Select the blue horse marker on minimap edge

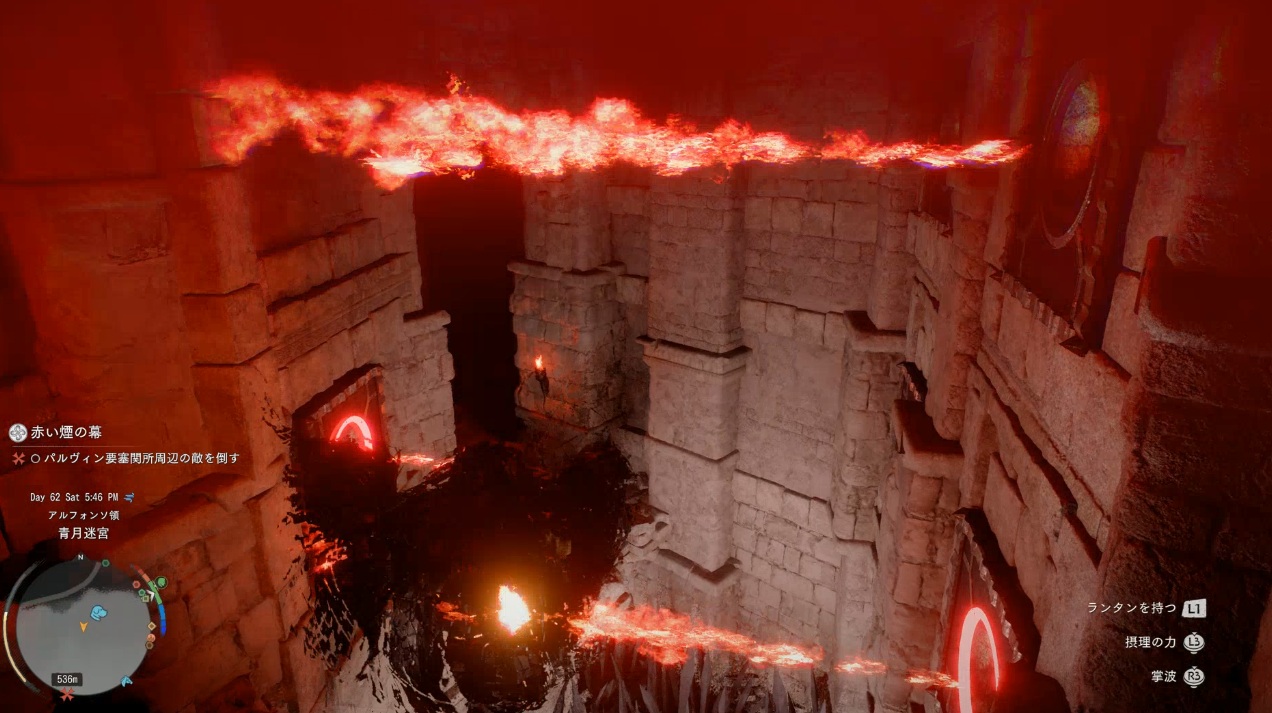(x=127, y=681)
